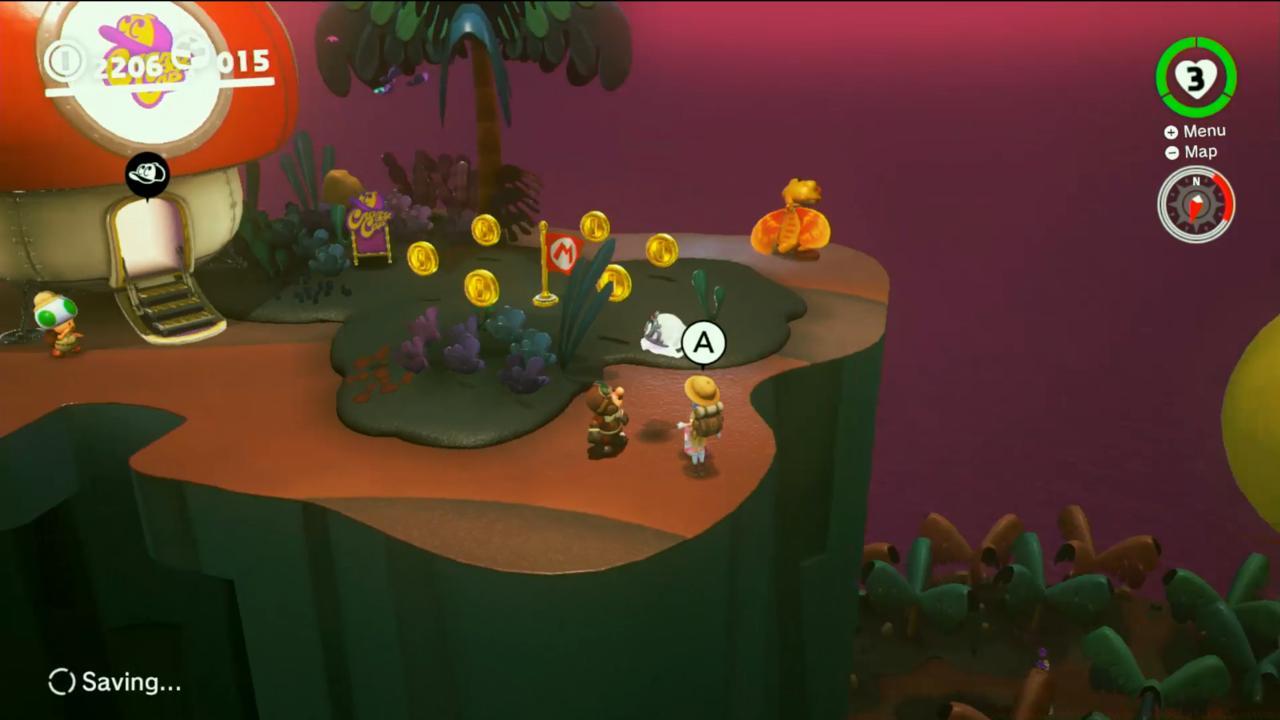
Task: Open the Map via its label
Action: click(1200, 152)
